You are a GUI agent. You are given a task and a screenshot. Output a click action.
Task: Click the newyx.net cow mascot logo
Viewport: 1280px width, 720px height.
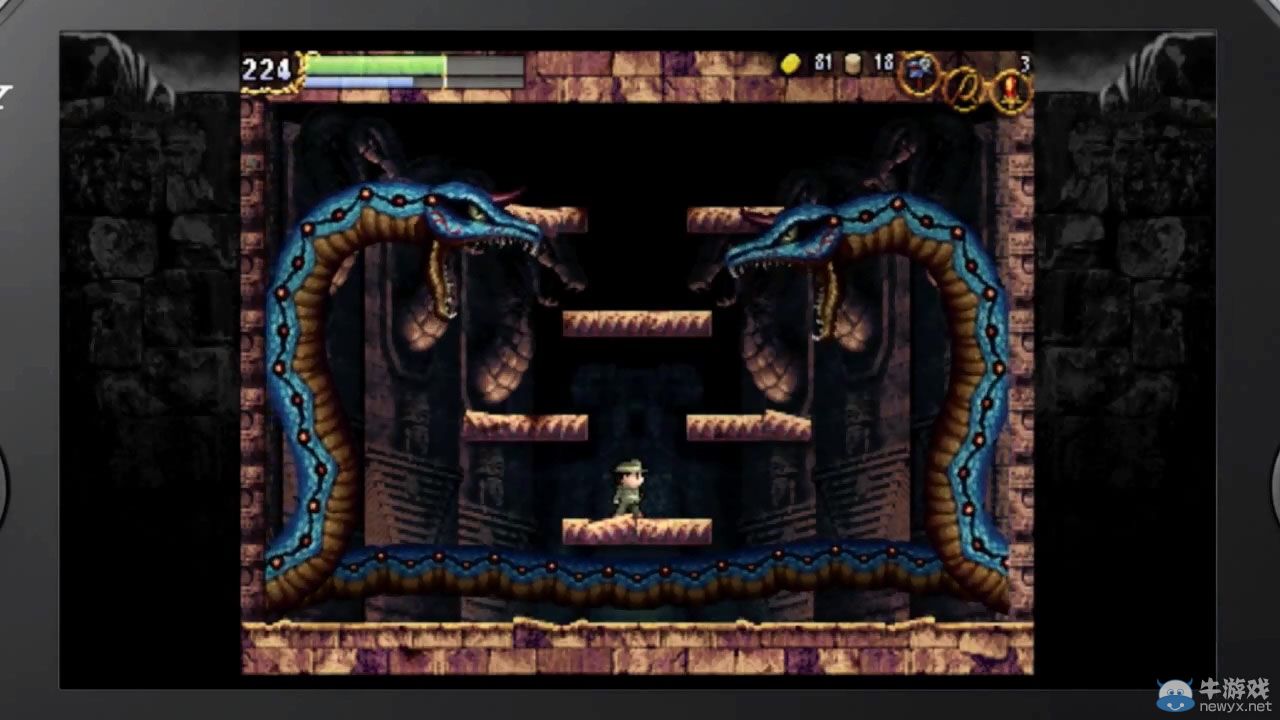(1176, 695)
